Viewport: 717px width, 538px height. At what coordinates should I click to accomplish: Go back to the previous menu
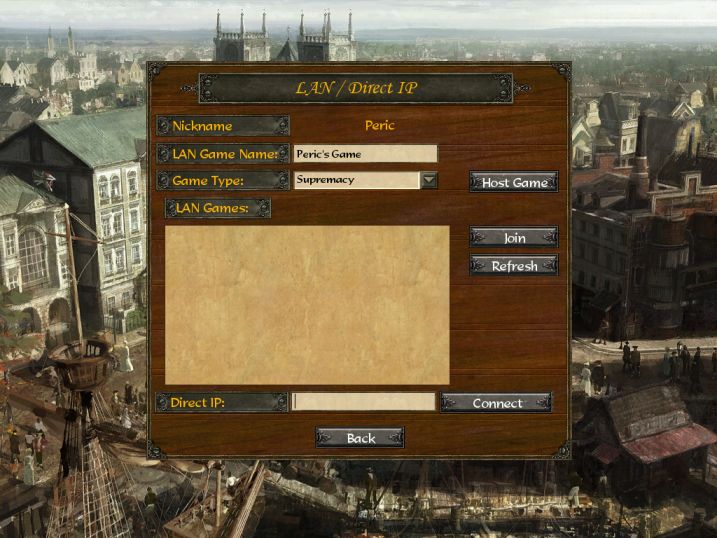point(360,438)
